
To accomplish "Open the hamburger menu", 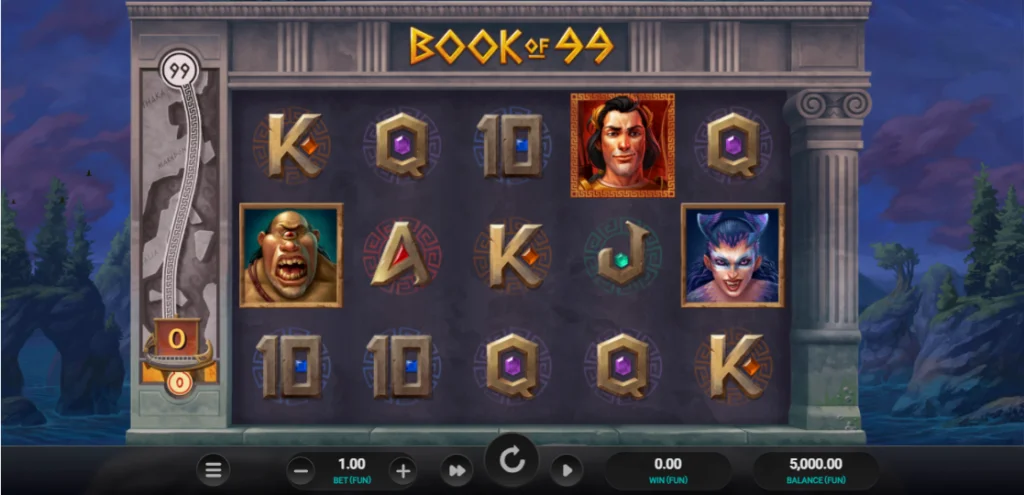I will coord(211,469).
